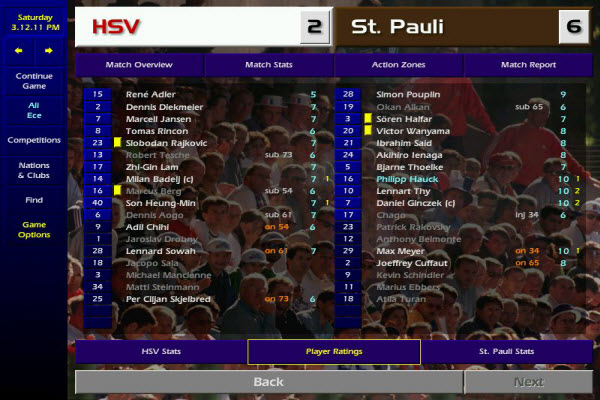Viewport: 600px width, 400px height.
Task: Open the HSV team name header
Action: [x=189, y=27]
